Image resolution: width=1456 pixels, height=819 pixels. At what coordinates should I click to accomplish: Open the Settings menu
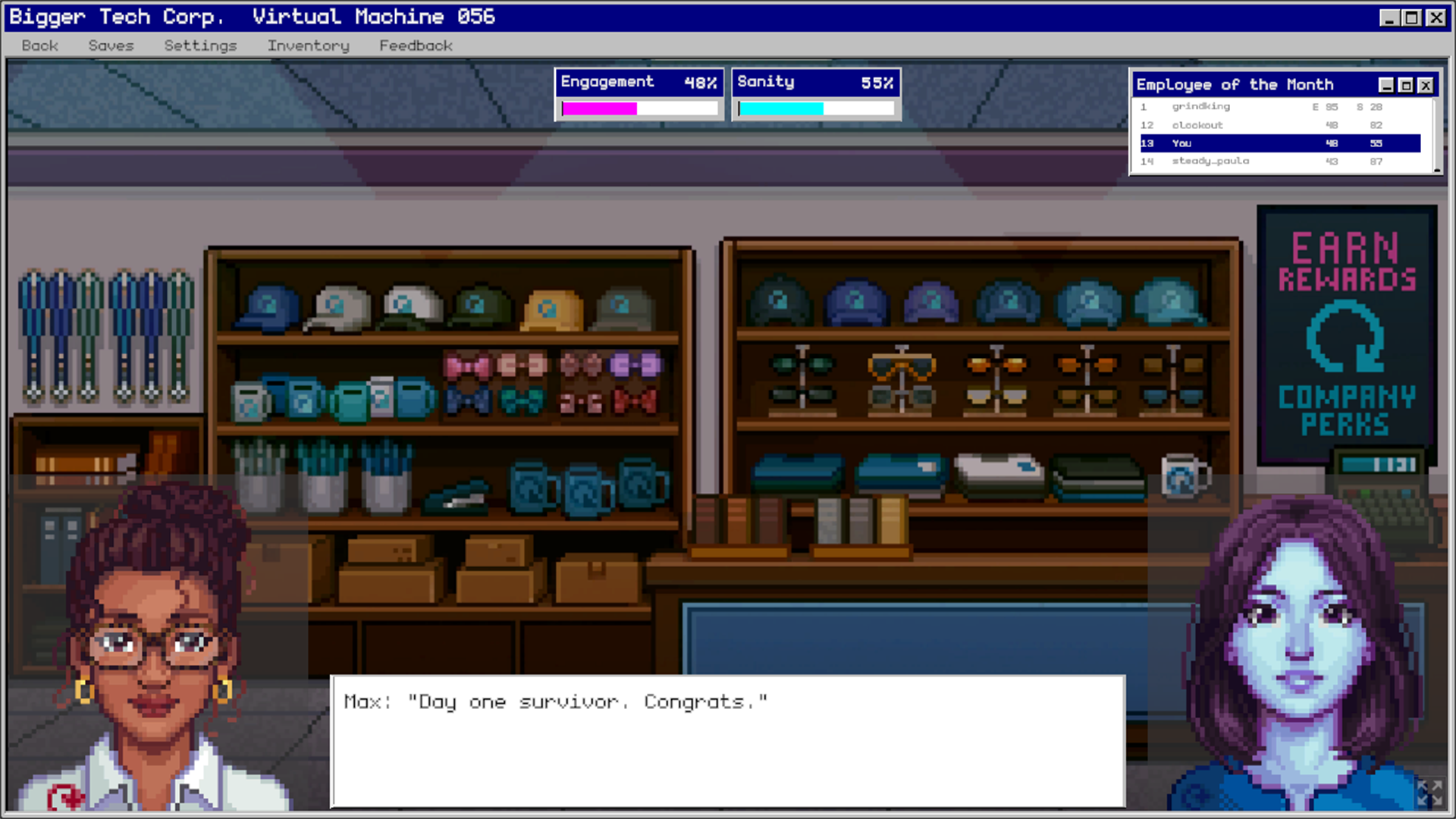click(199, 45)
